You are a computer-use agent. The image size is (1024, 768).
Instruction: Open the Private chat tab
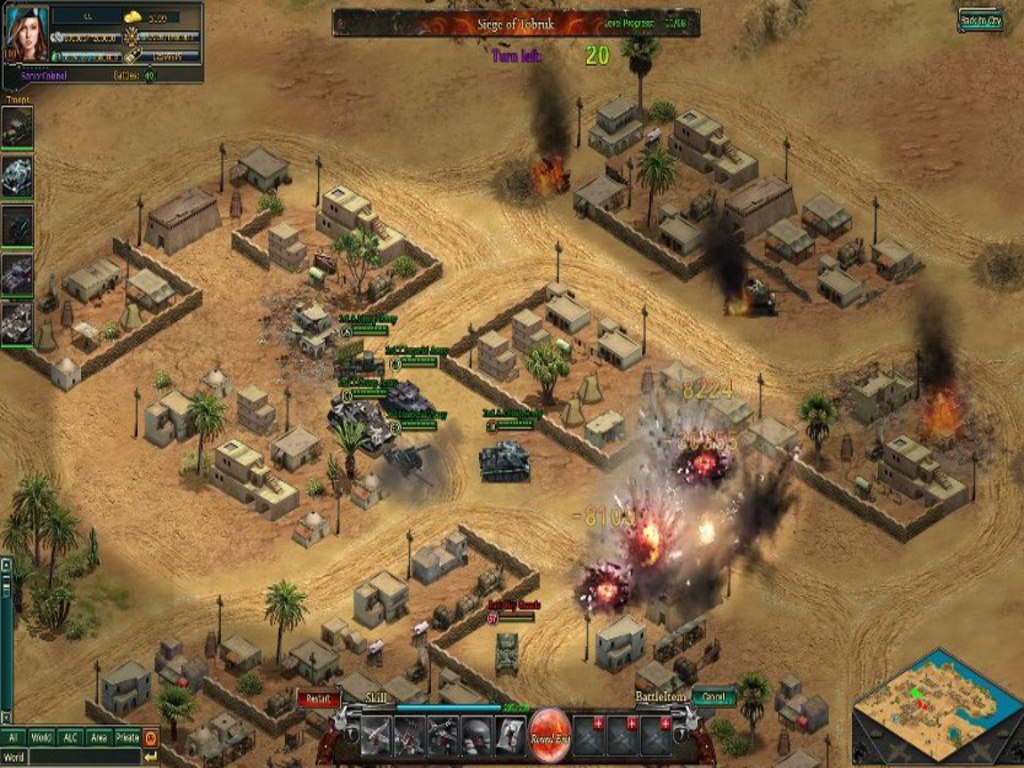tap(127, 738)
